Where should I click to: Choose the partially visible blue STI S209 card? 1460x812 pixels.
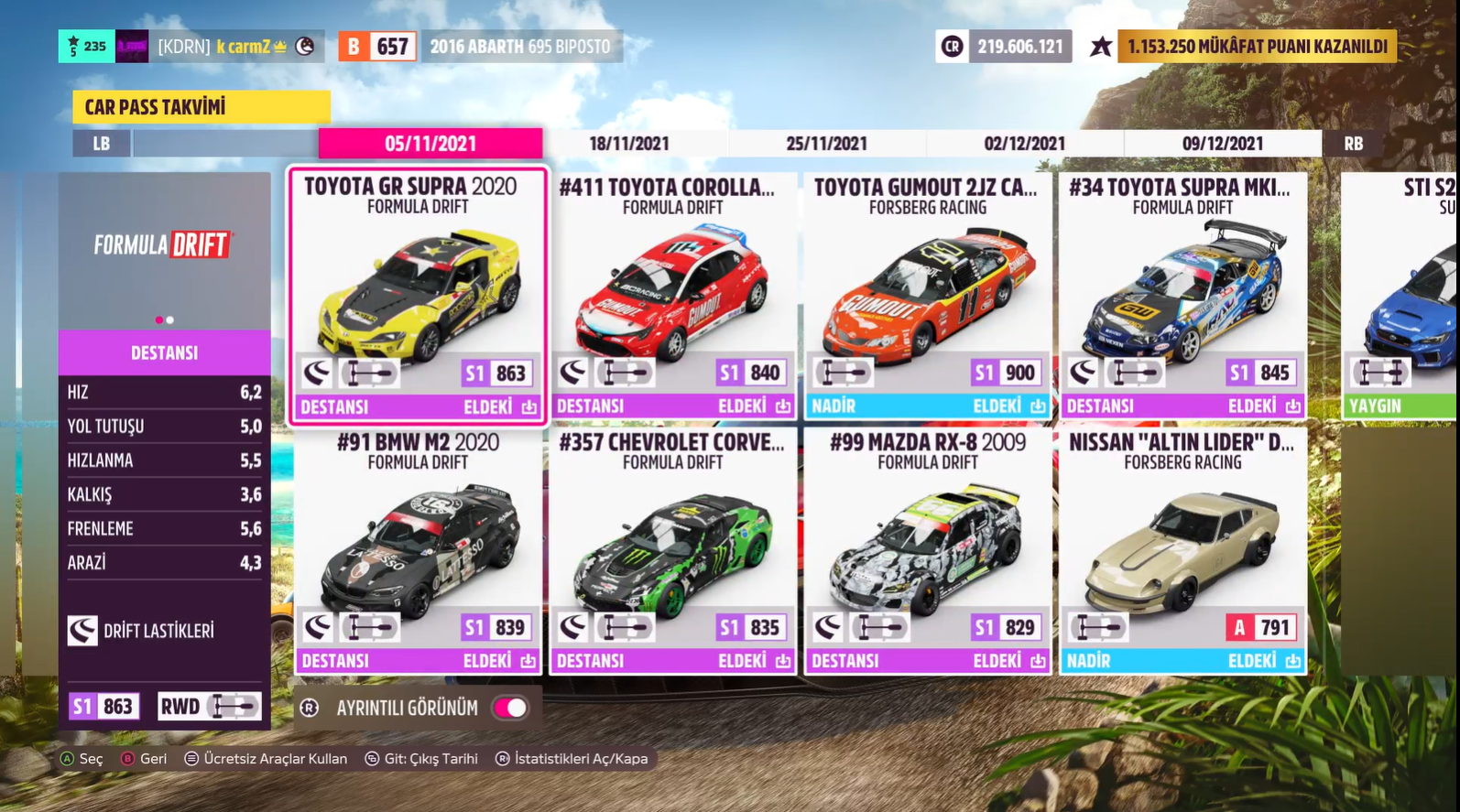pos(1401,296)
